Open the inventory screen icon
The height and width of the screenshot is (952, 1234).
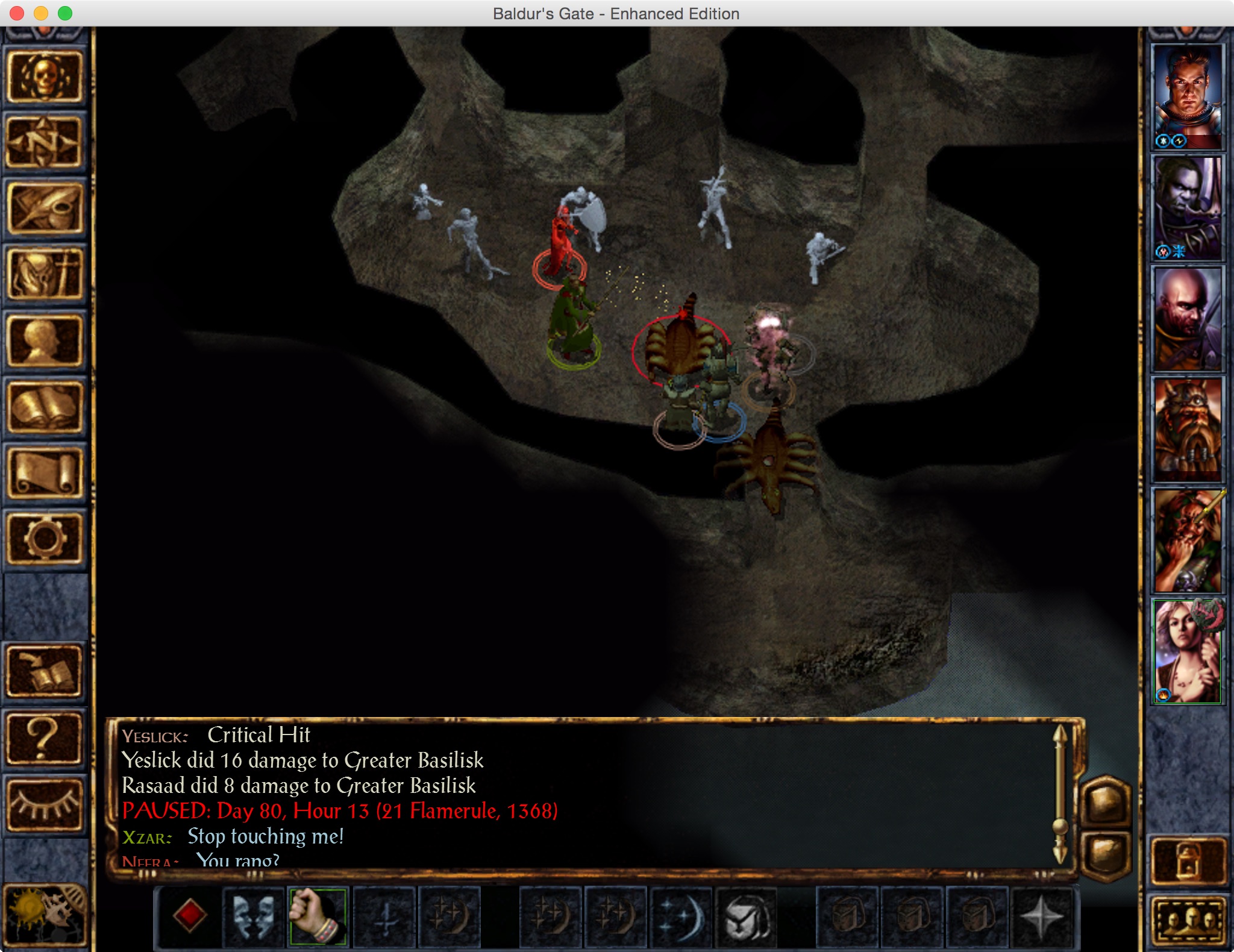(x=45, y=275)
